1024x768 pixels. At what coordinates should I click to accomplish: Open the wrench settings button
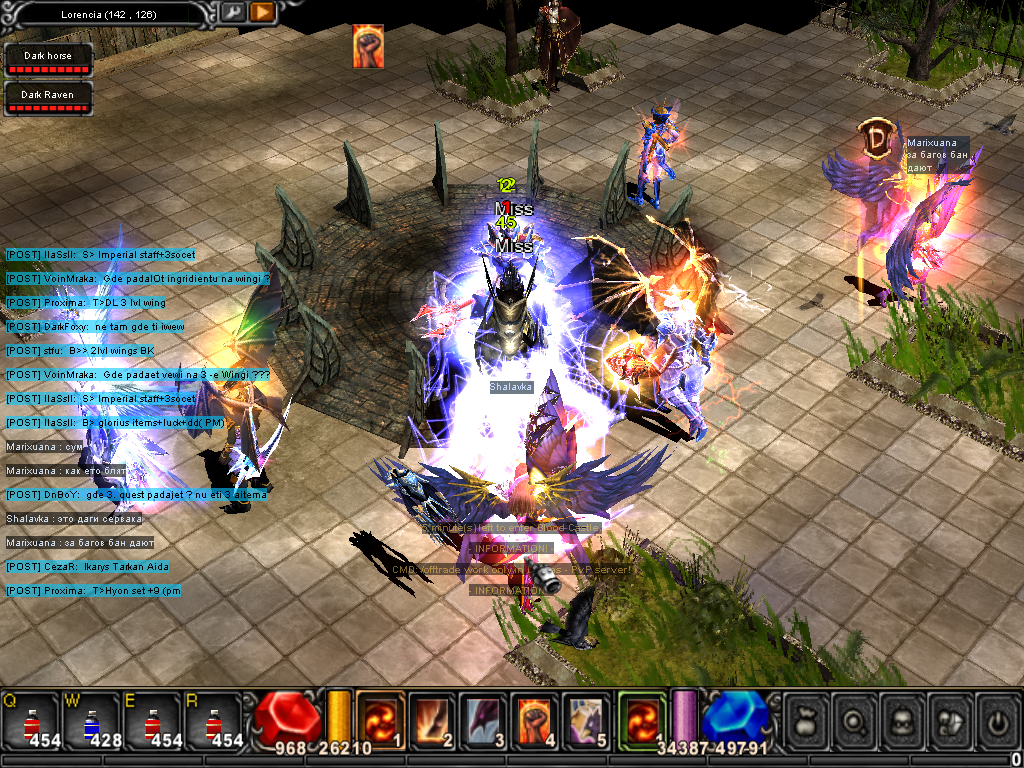coord(232,12)
